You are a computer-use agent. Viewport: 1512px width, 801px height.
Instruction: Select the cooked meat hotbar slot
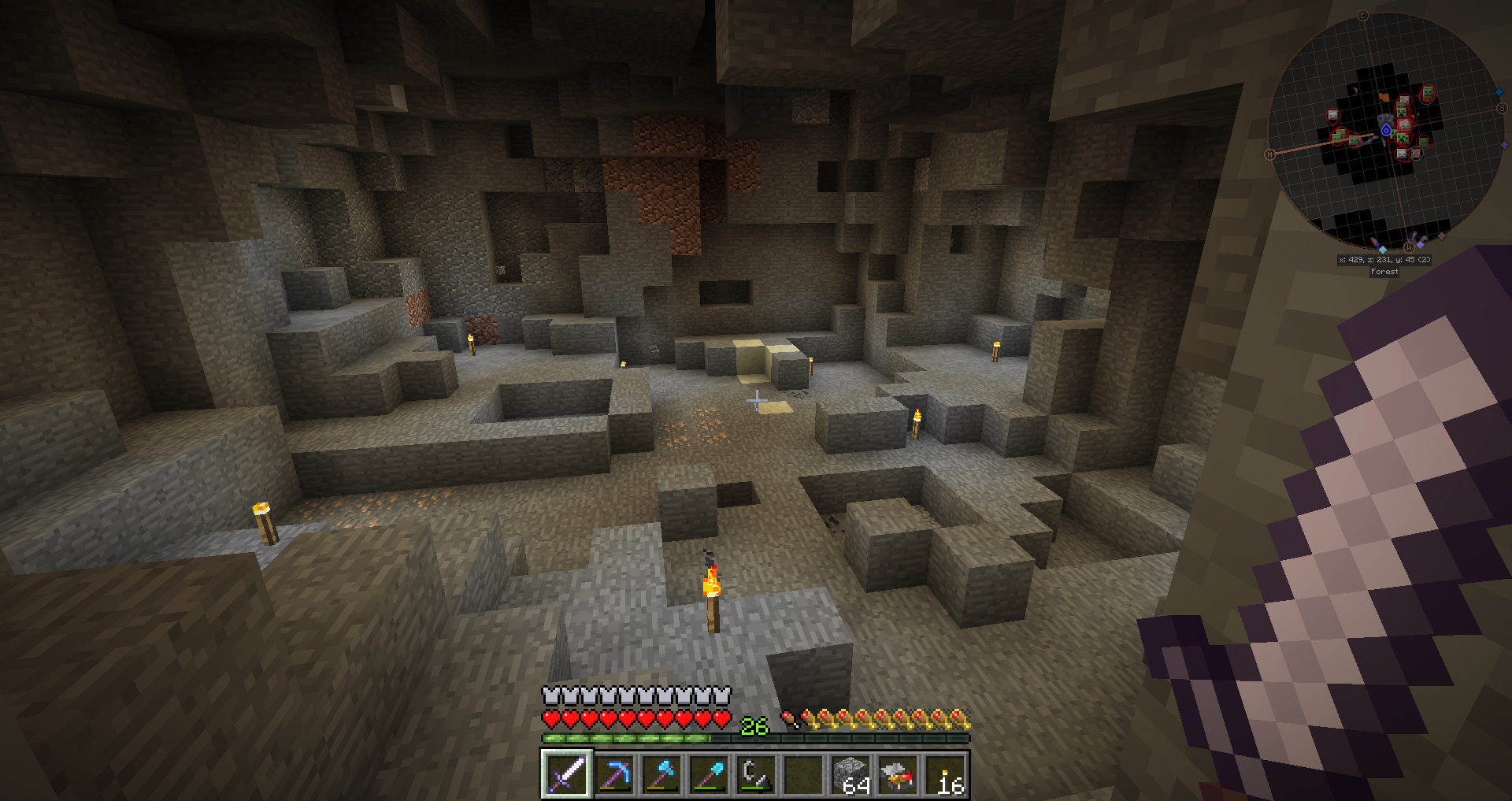(x=898, y=774)
